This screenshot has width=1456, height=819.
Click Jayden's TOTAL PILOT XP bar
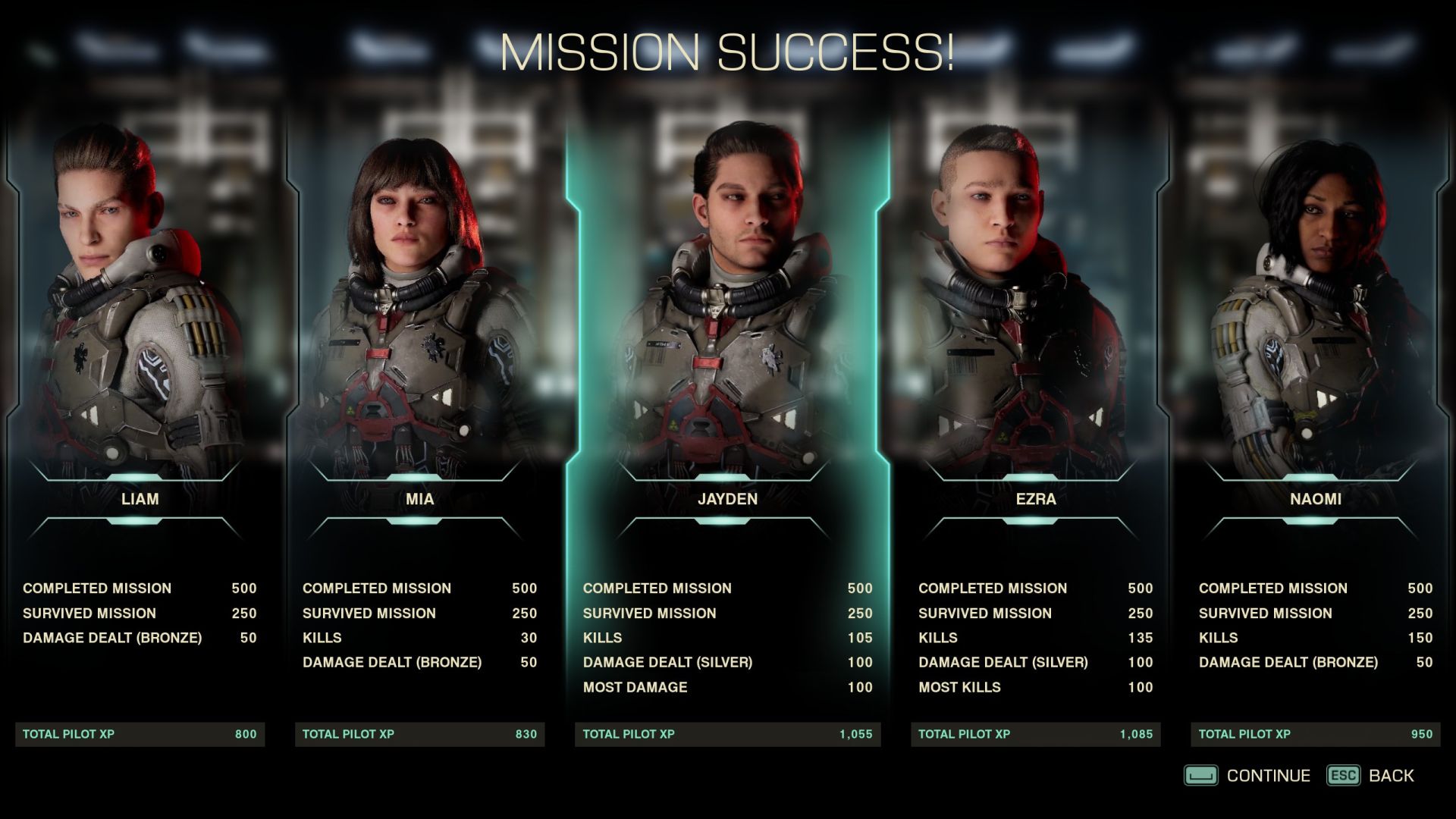(x=728, y=733)
